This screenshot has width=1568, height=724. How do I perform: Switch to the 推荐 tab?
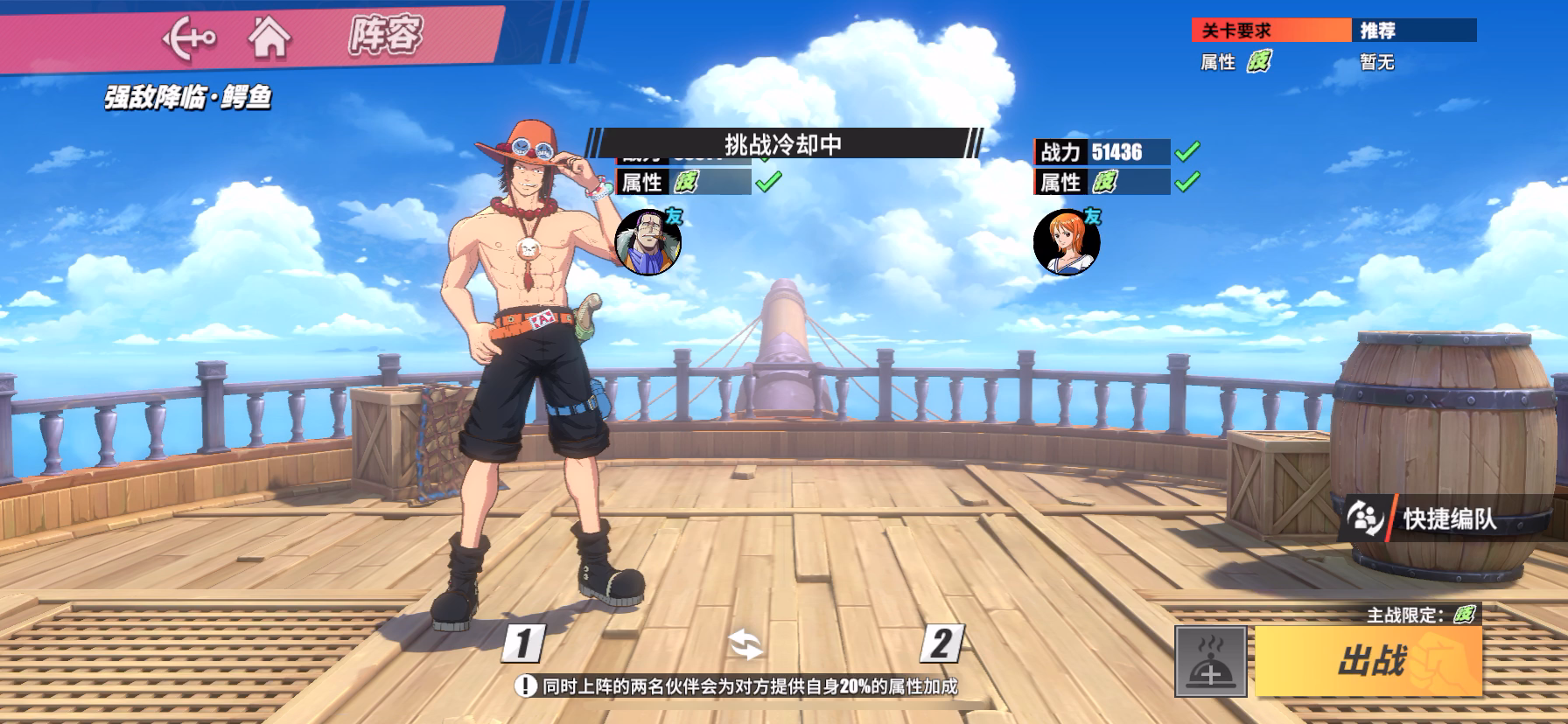[1413, 31]
